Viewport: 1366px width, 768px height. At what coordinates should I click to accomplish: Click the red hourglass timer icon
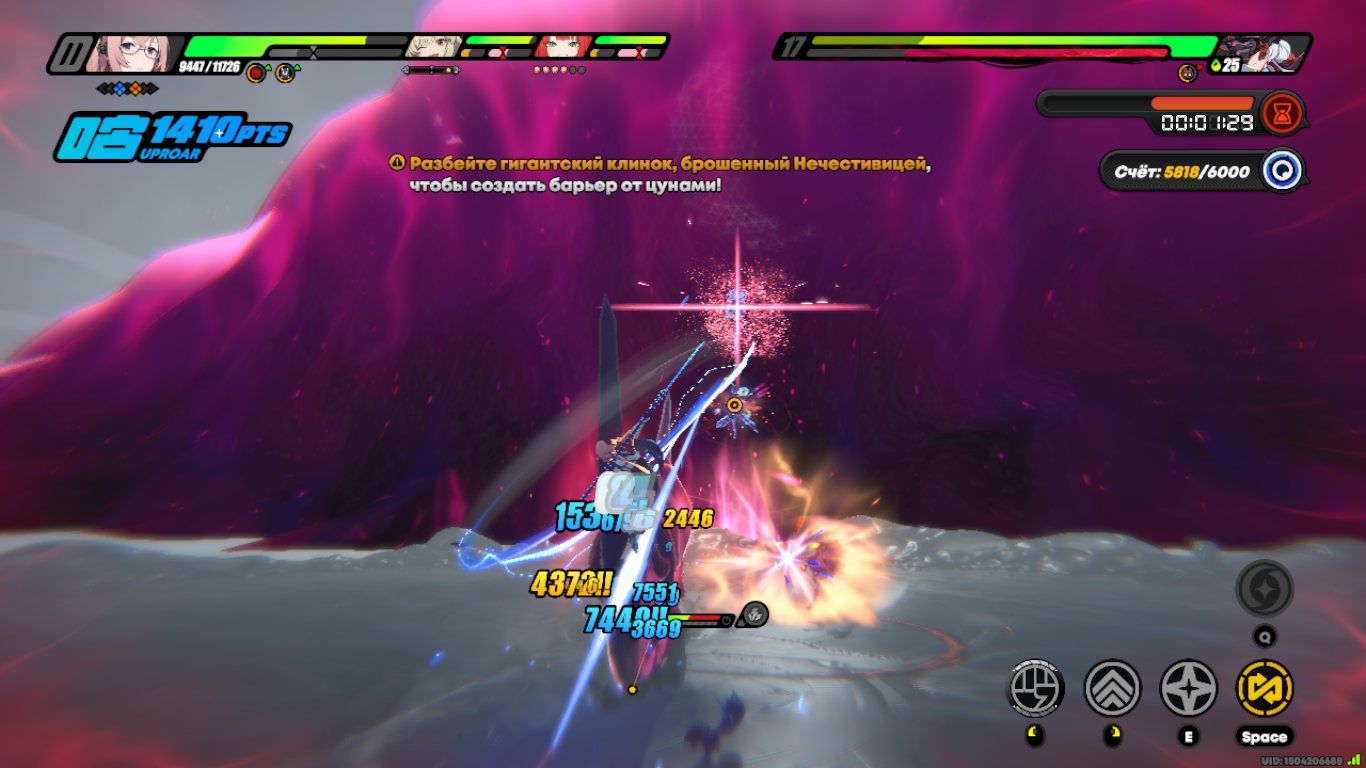(1282, 112)
